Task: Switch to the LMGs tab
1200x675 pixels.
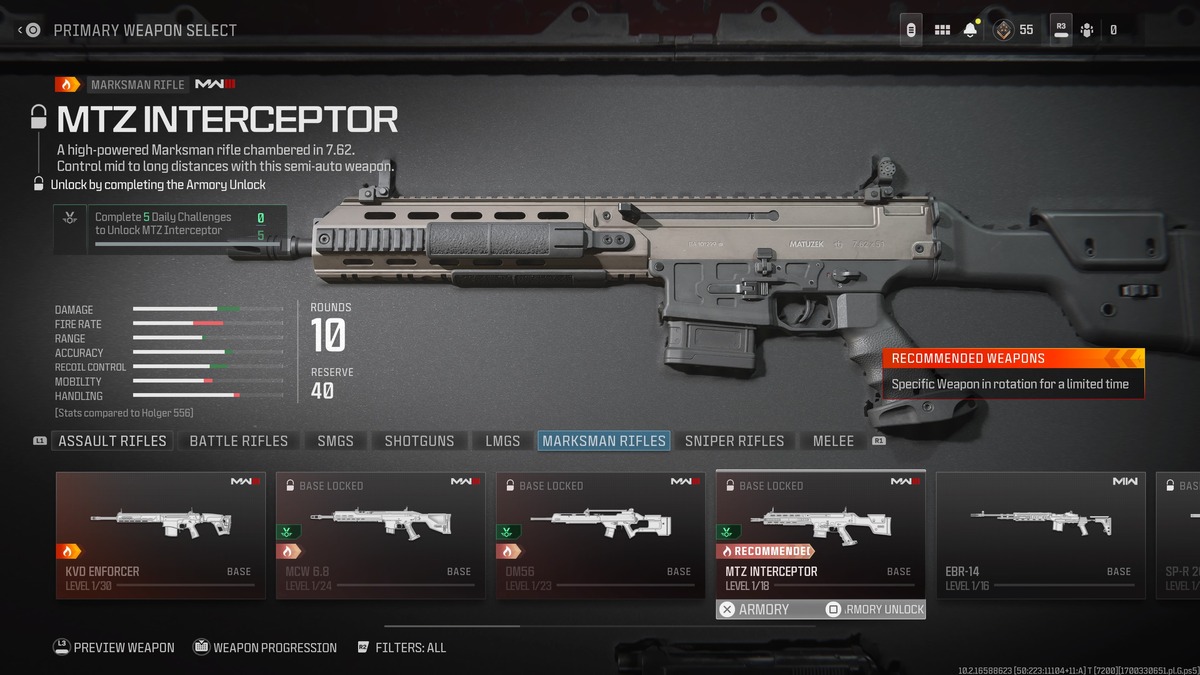Action: 502,441
